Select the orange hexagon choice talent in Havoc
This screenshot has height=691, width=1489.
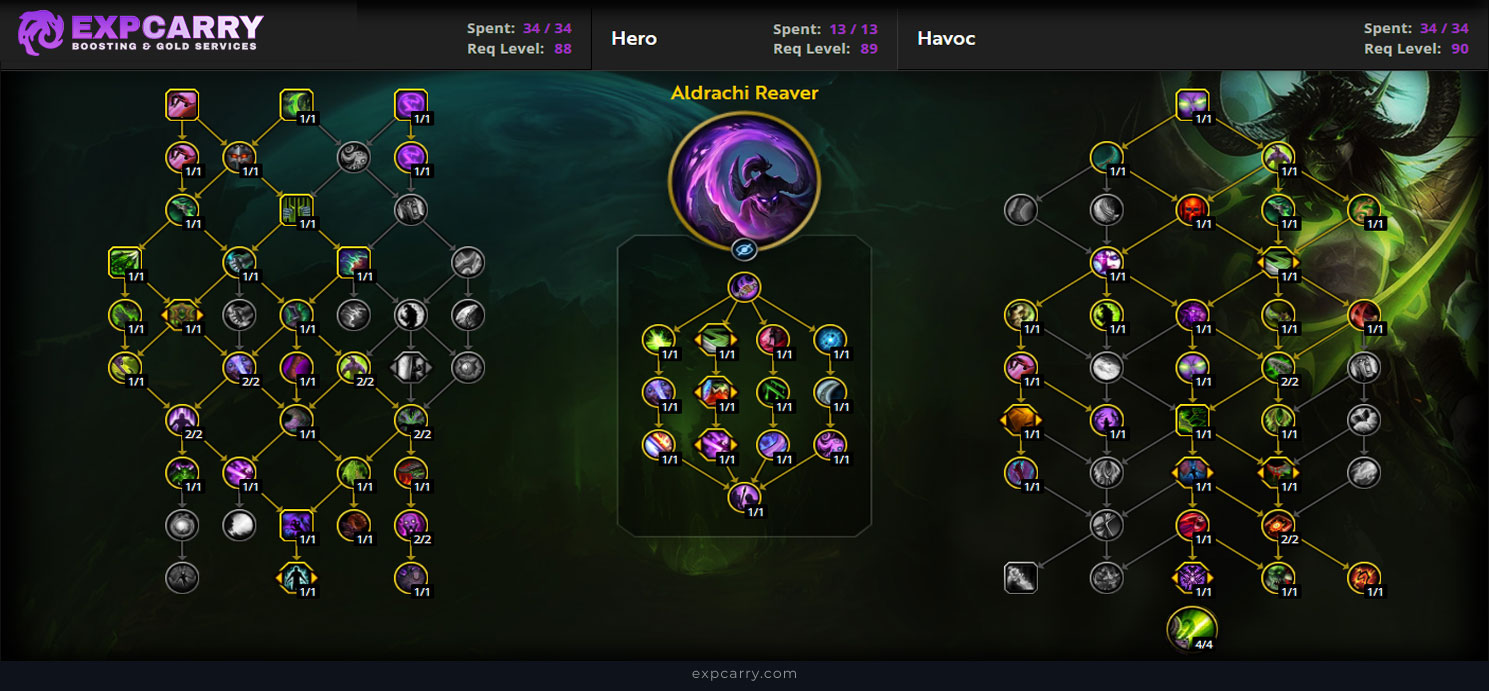click(x=1020, y=419)
